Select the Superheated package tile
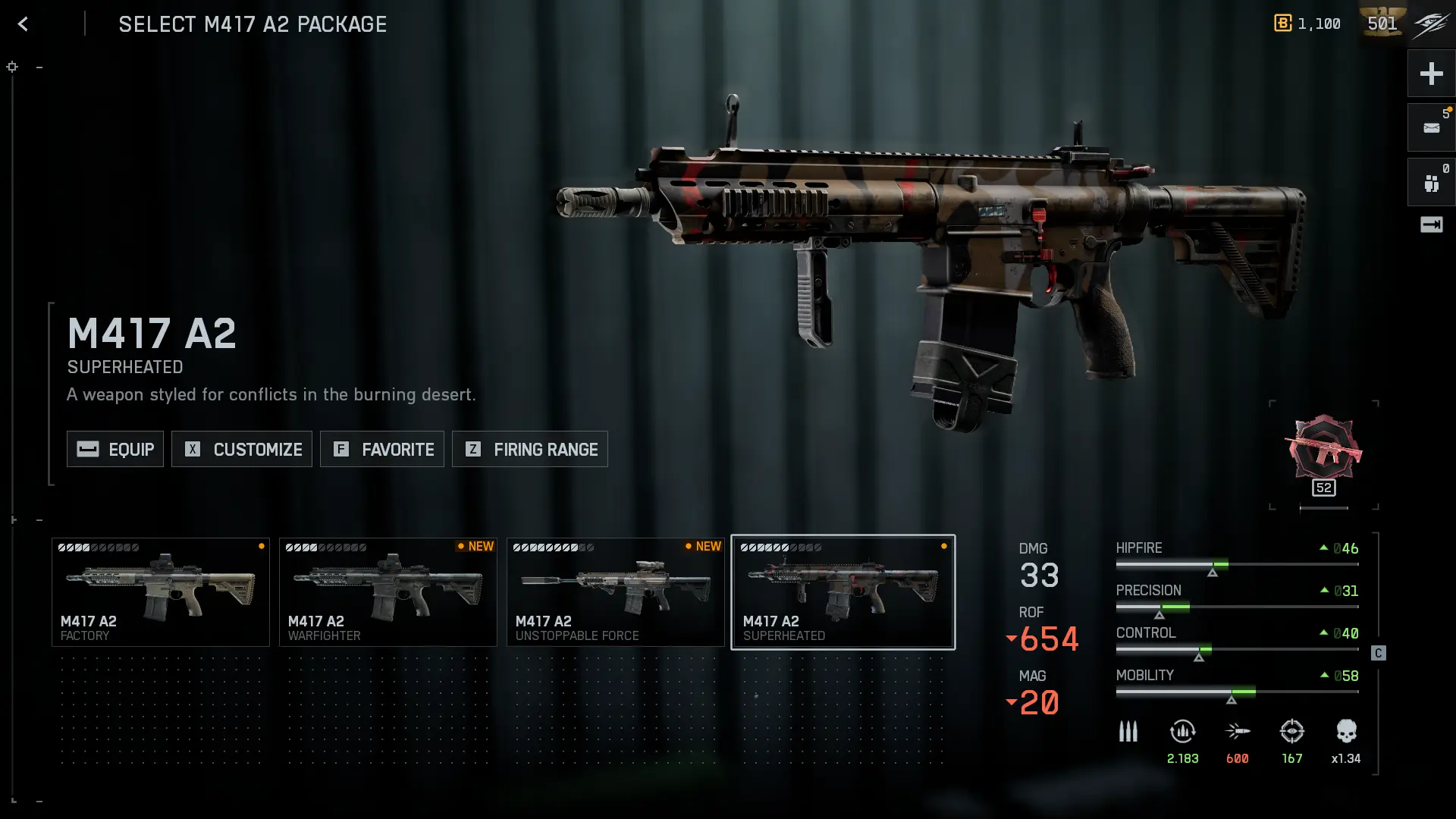 [843, 592]
